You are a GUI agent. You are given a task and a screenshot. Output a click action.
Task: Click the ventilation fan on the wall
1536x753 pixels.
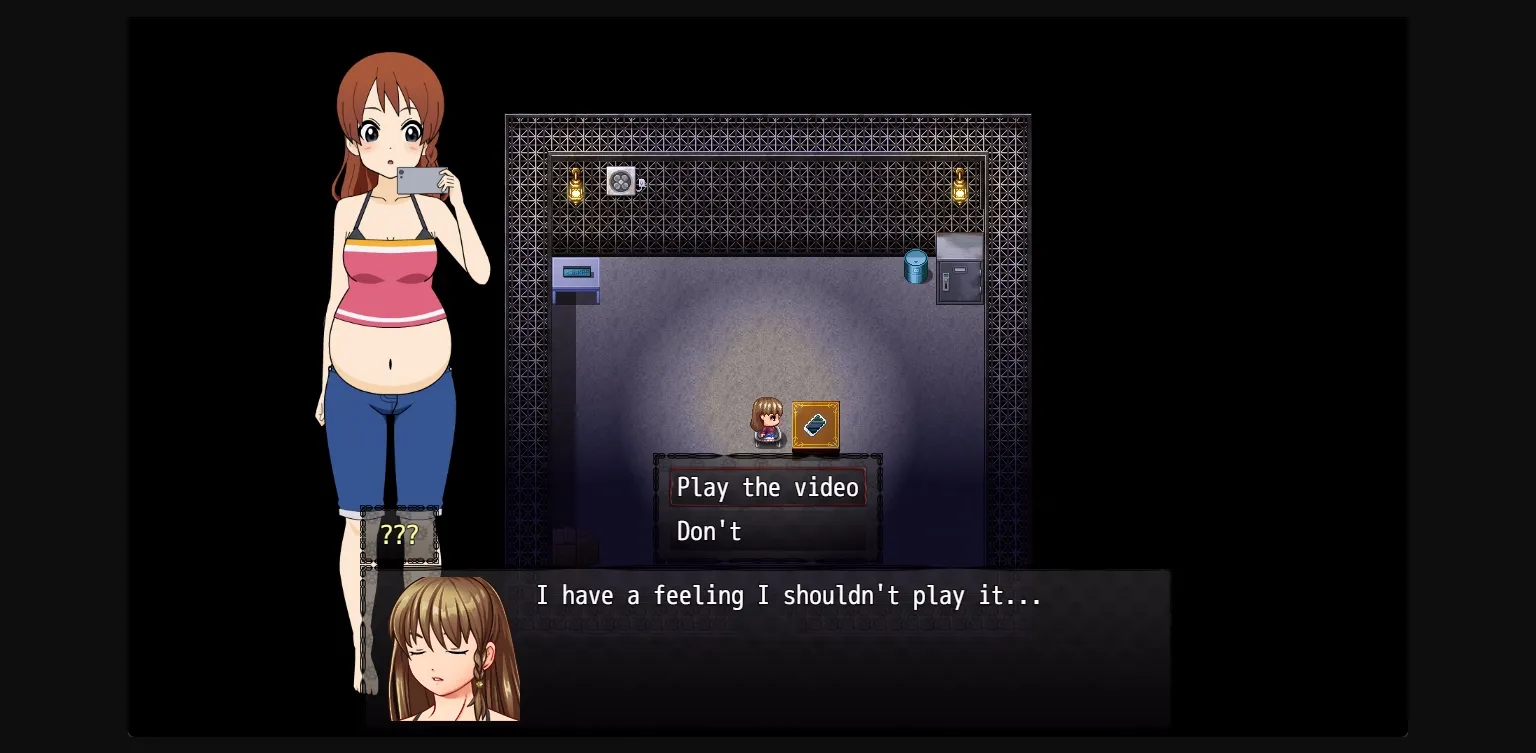[620, 180]
